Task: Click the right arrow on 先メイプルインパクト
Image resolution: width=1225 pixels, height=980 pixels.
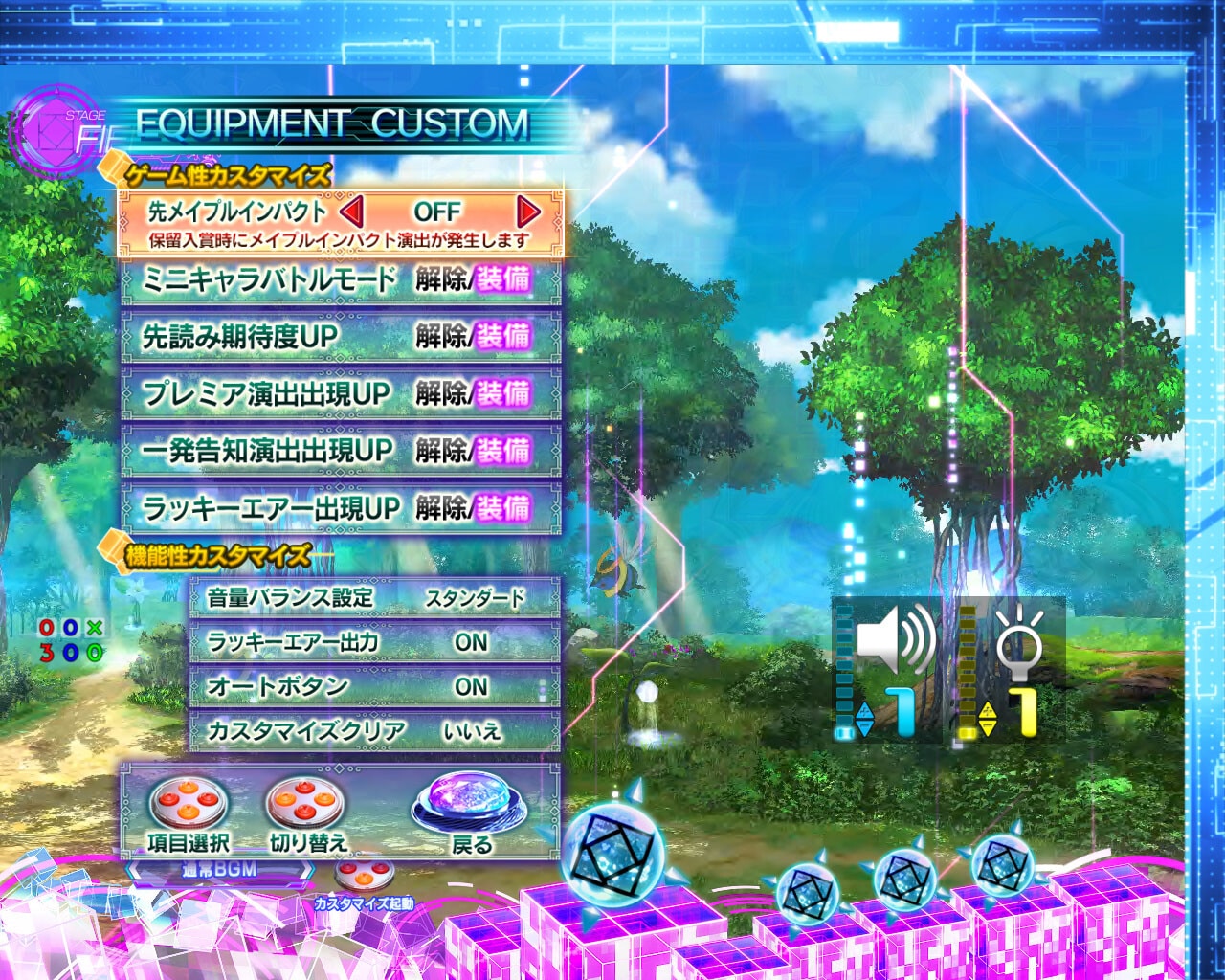Action: (x=527, y=211)
